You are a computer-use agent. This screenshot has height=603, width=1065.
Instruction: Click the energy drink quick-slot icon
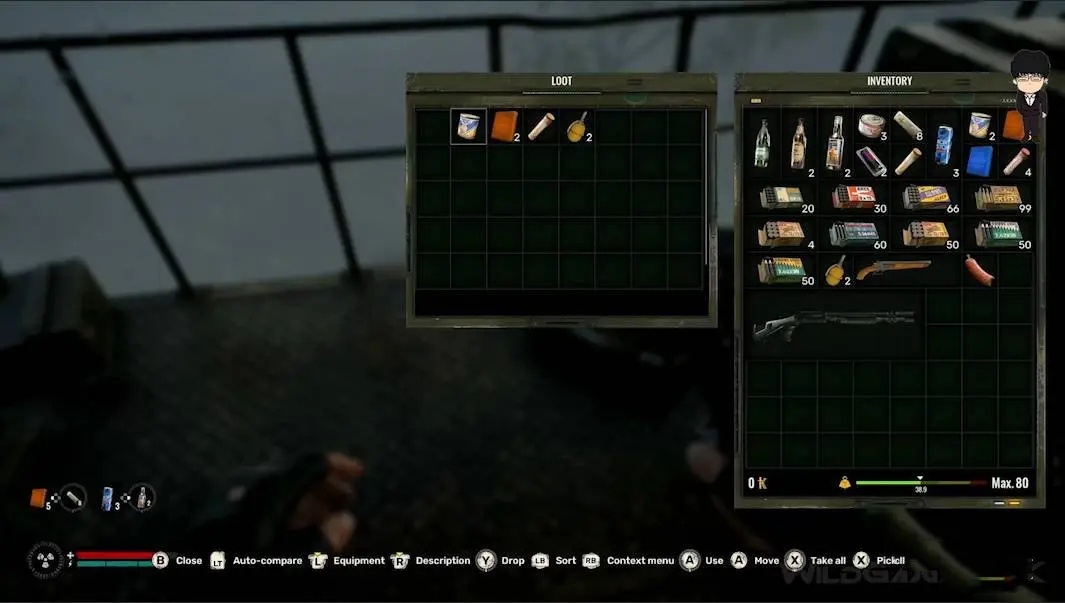point(108,497)
